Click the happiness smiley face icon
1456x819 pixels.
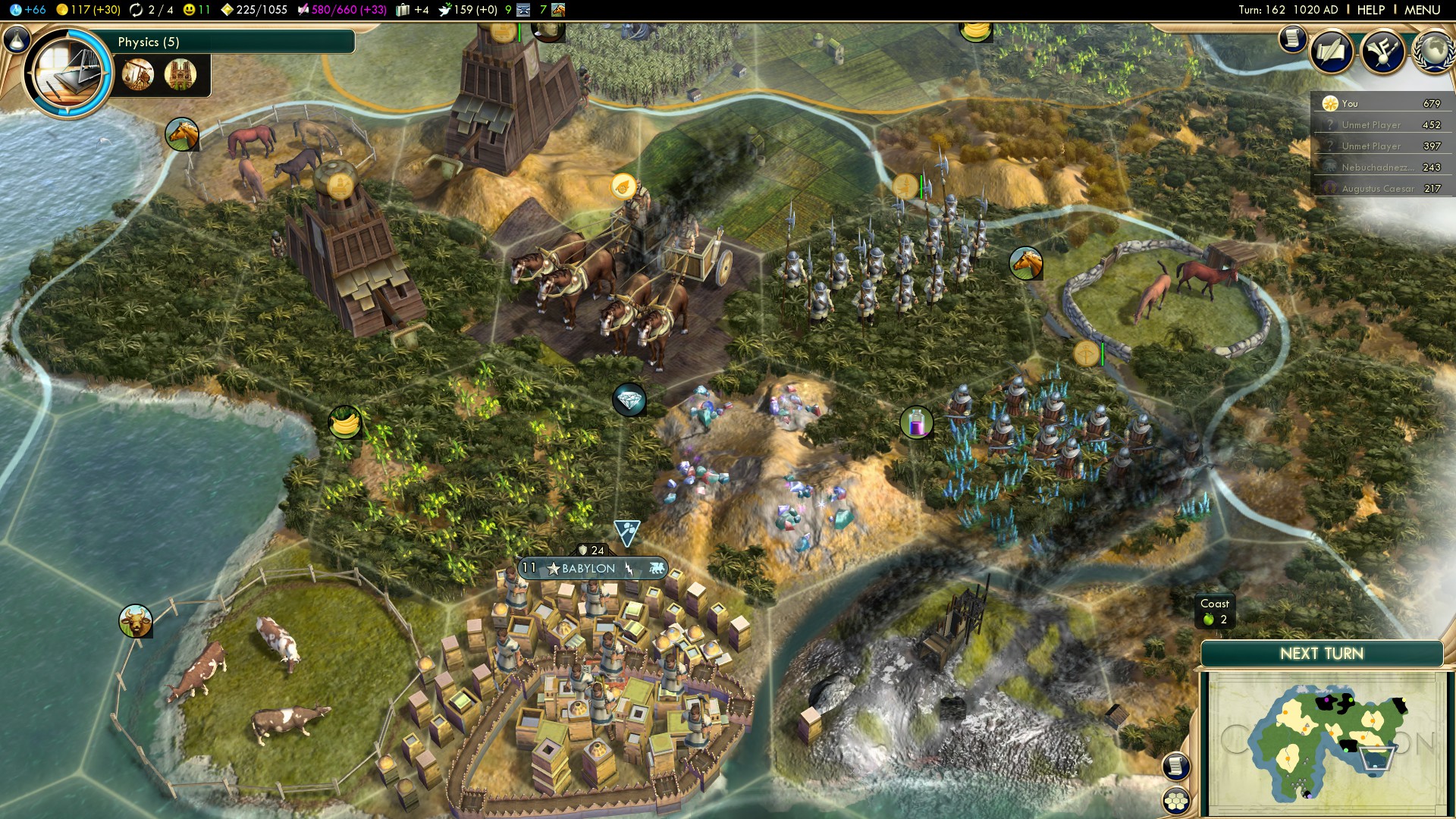coord(189,10)
